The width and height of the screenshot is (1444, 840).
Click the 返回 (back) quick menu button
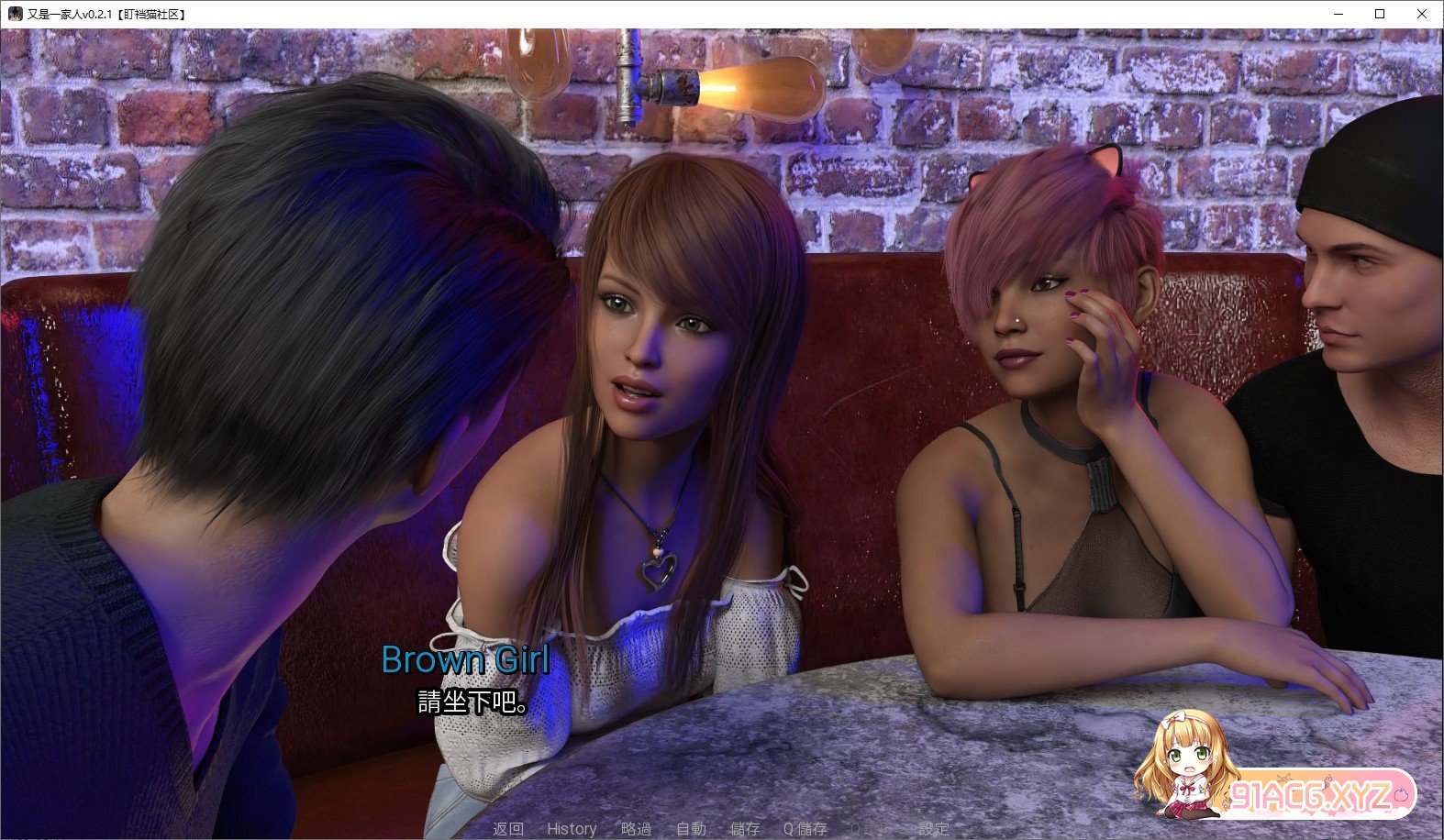point(508,829)
